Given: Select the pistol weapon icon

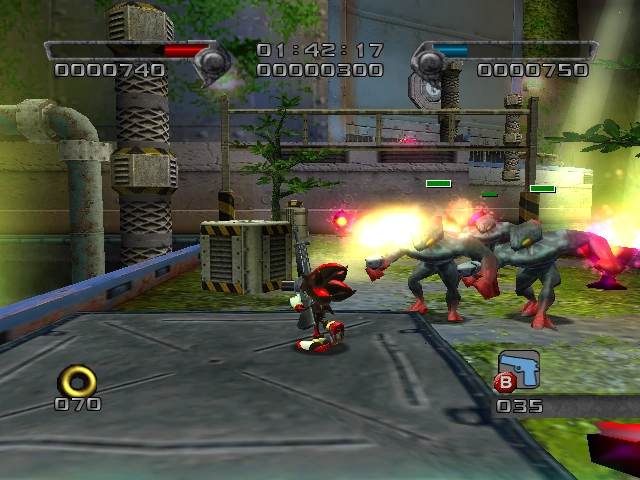Looking at the screenshot, I should [520, 369].
